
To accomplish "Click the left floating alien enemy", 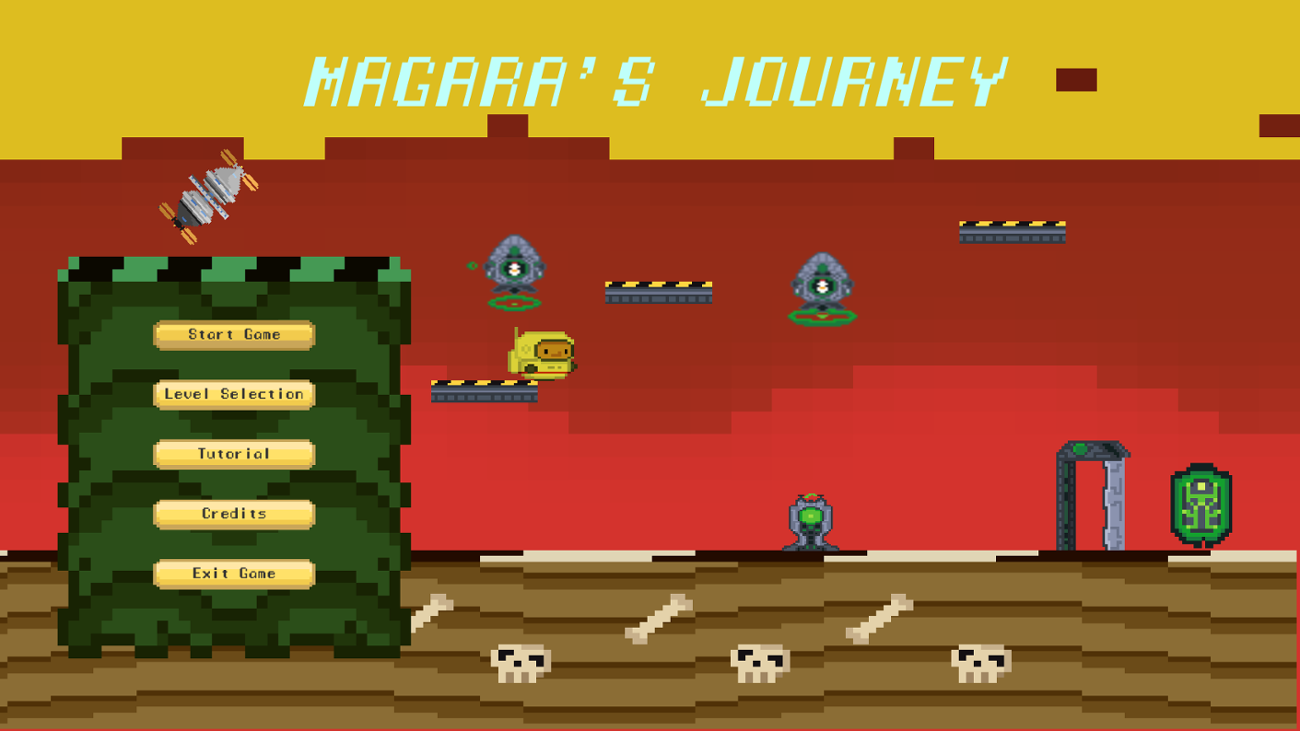I will point(515,268).
